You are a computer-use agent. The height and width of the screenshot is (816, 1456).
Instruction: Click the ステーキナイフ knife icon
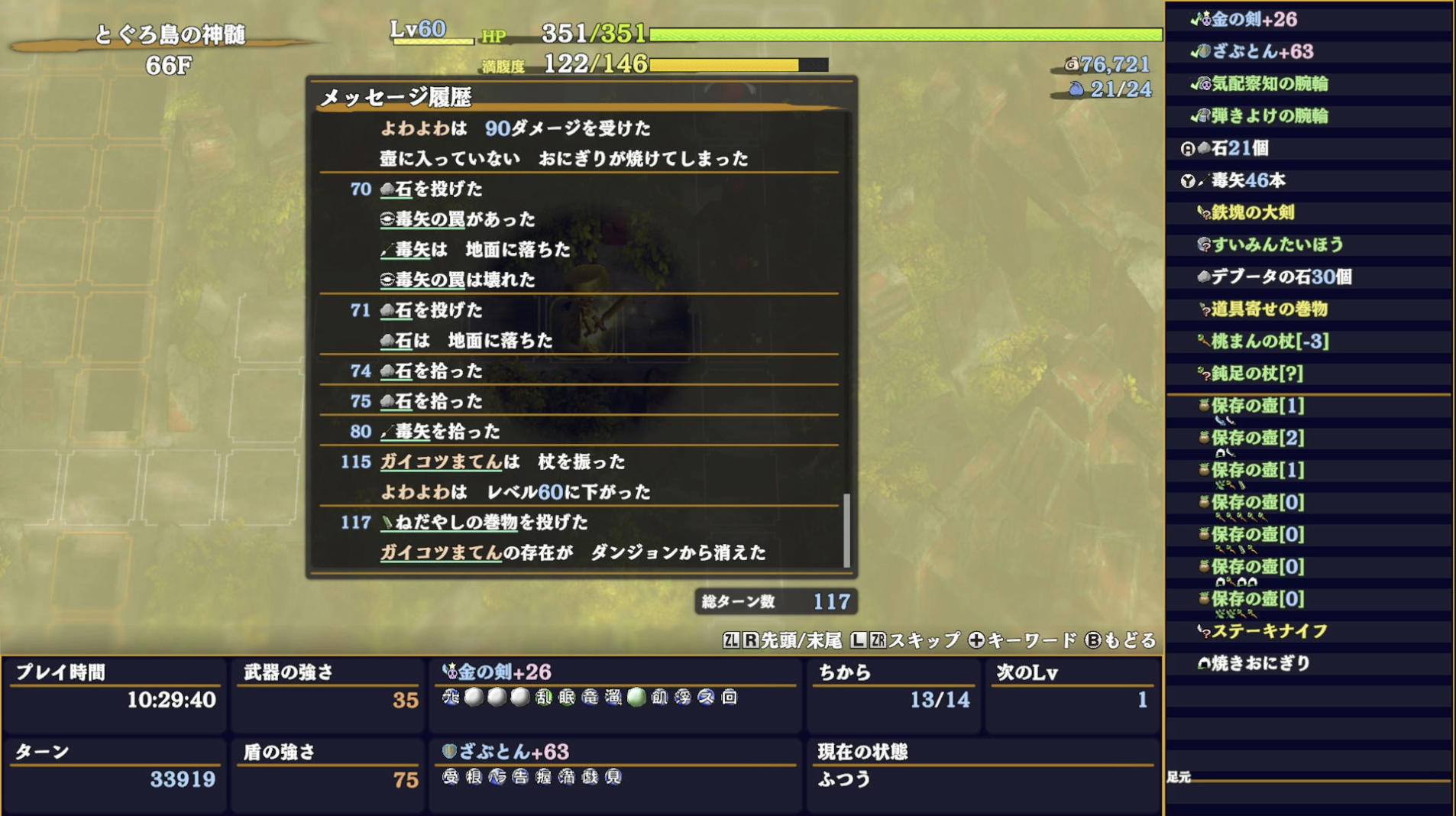coord(1201,632)
